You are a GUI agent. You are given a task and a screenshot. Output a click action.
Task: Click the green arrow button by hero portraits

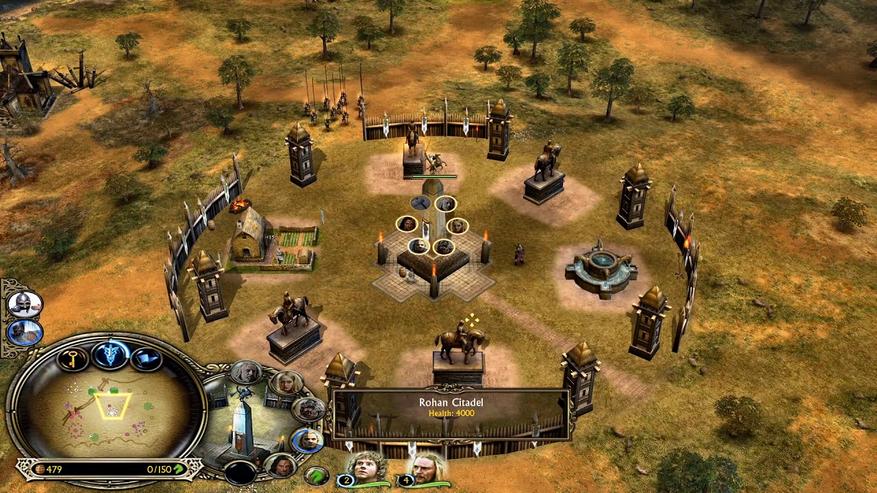pos(316,474)
